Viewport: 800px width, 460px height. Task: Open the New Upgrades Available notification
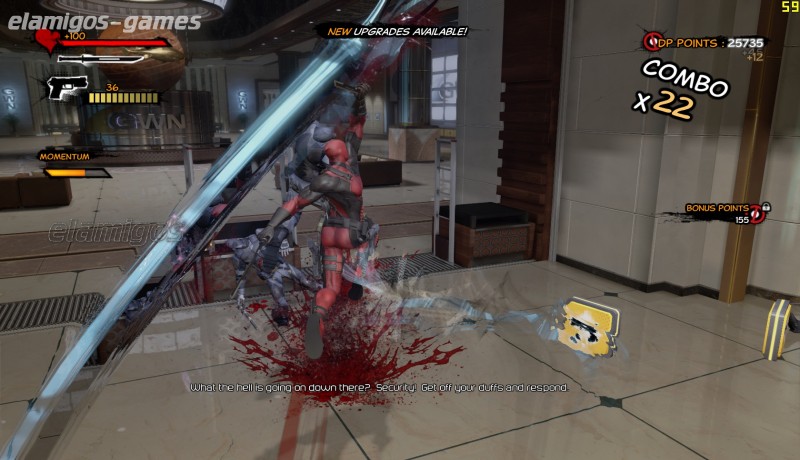[x=398, y=31]
